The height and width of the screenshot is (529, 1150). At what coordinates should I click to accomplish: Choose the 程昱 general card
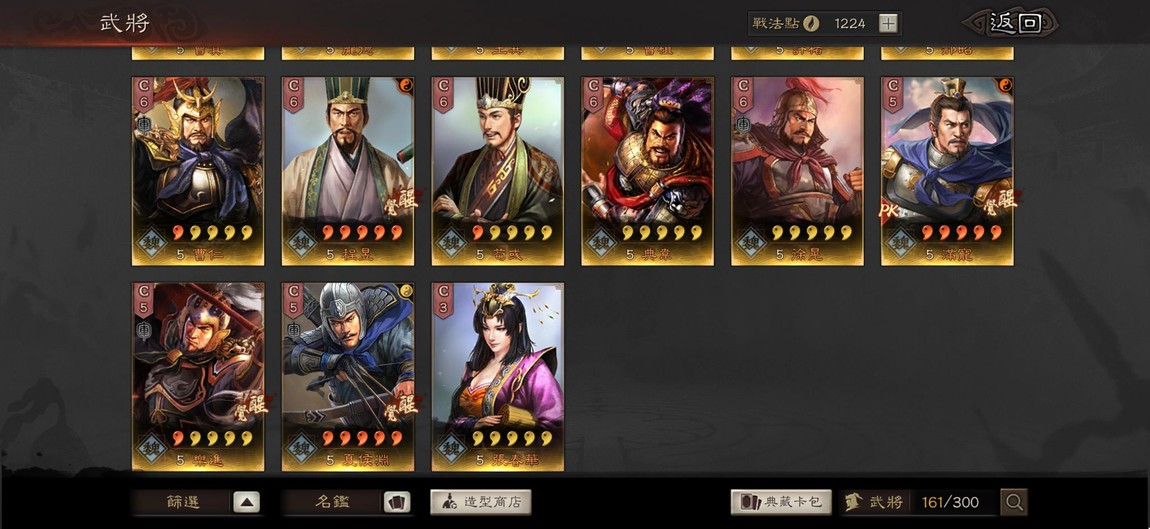click(x=348, y=170)
